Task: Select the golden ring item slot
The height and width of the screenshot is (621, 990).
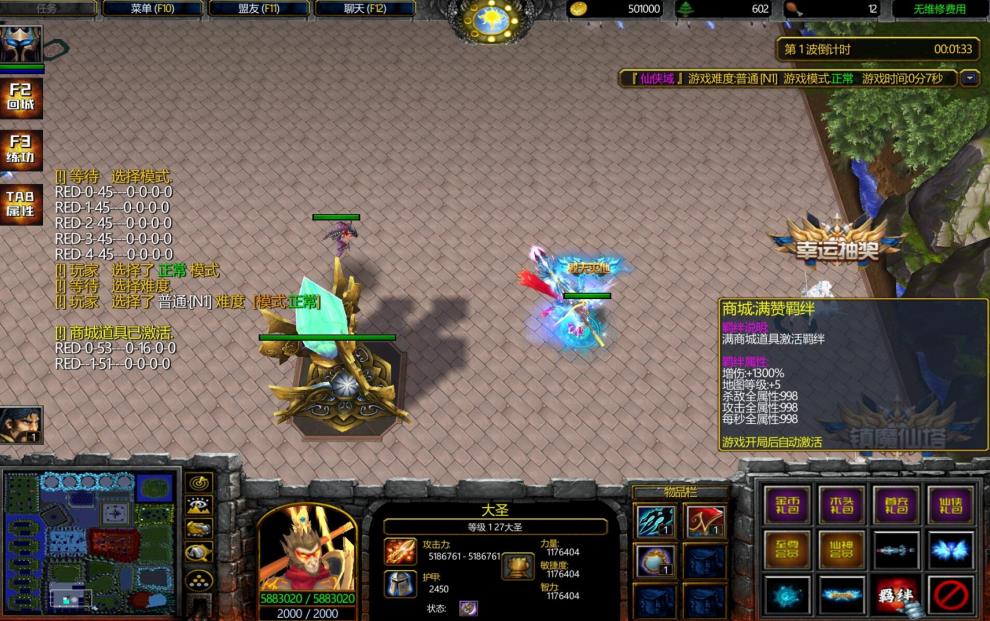Action: tap(655, 560)
